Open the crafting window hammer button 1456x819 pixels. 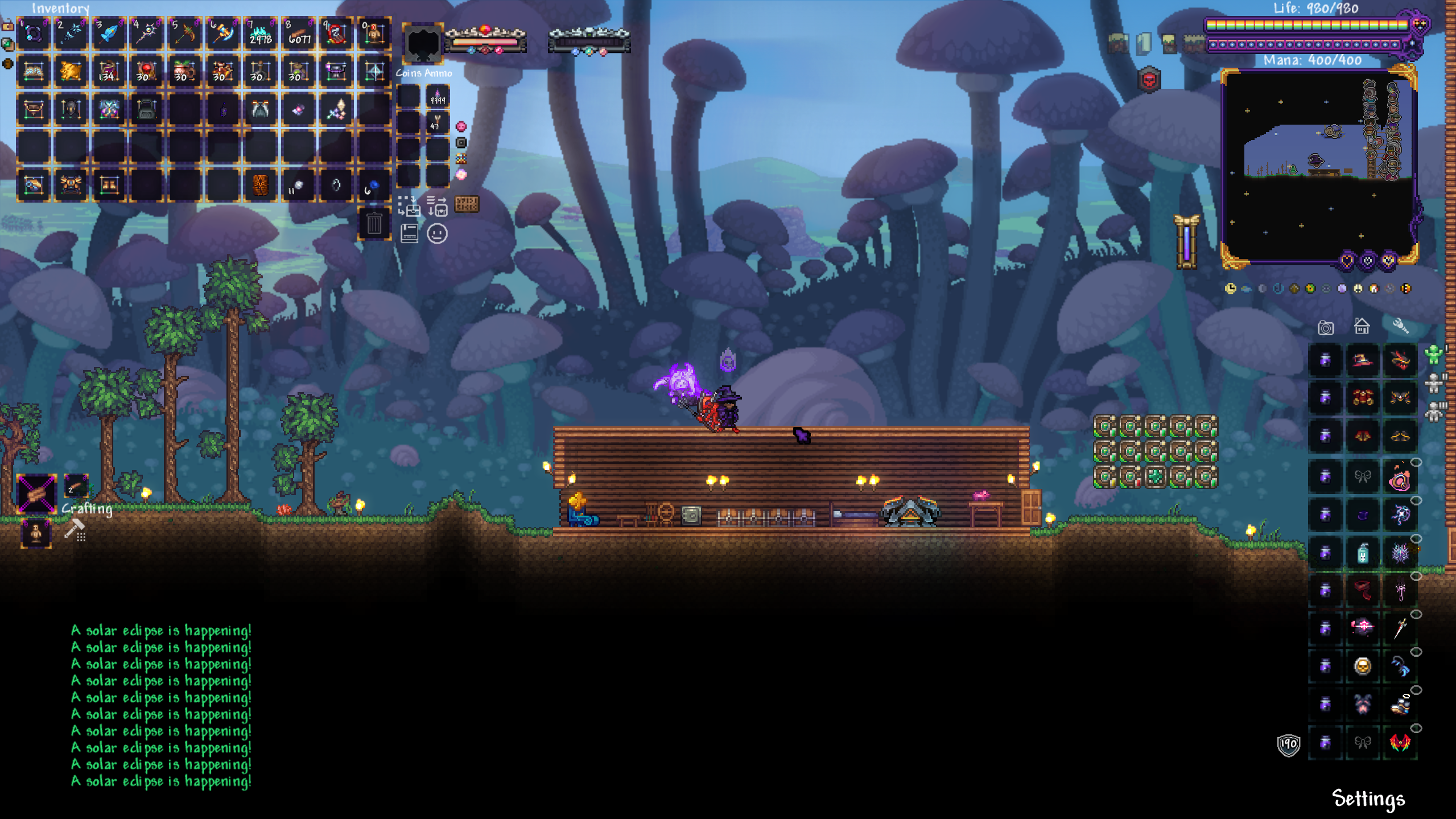(75, 530)
